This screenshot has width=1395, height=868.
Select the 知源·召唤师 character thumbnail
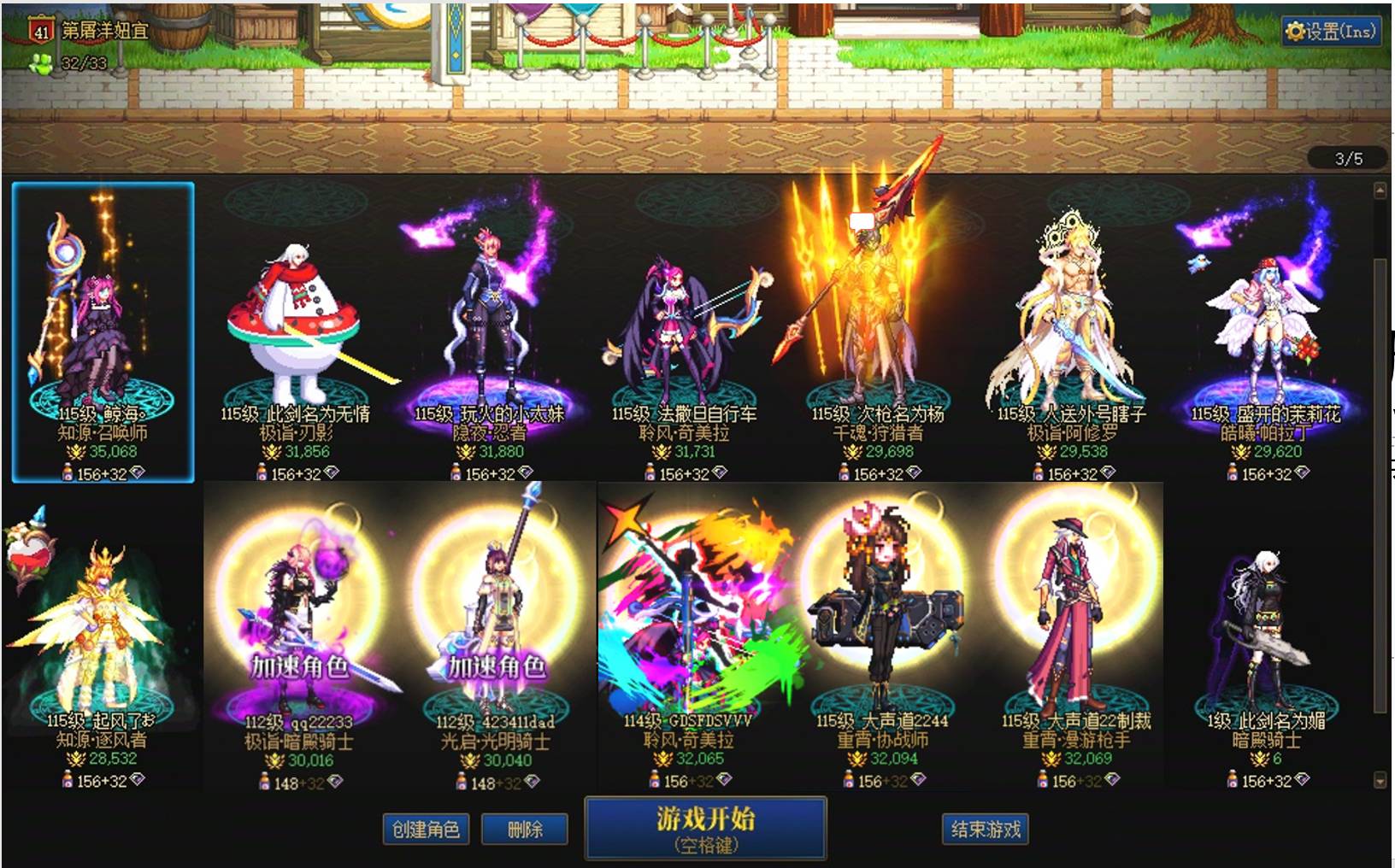[103, 325]
